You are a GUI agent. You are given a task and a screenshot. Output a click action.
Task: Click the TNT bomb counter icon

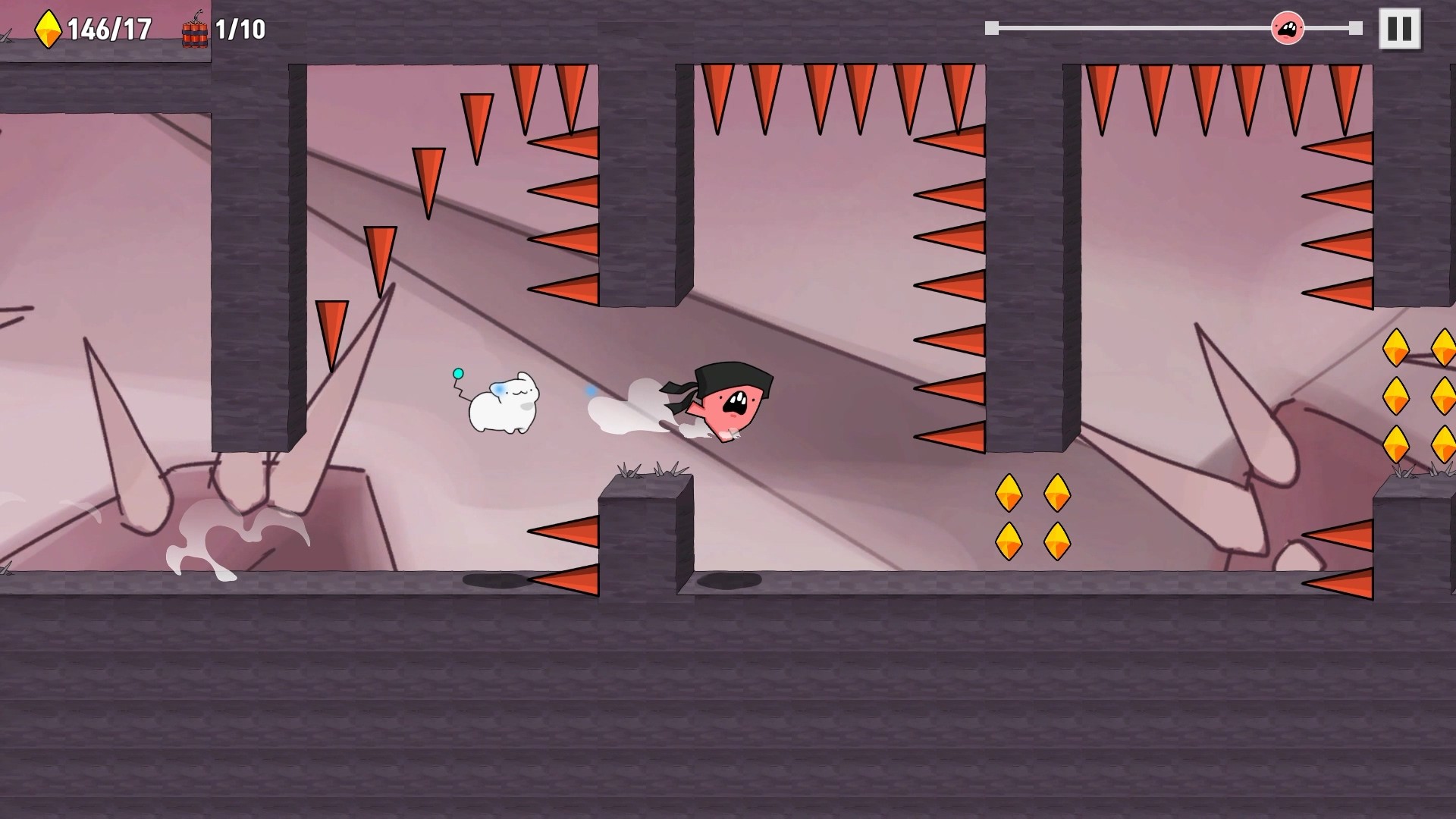tap(196, 29)
